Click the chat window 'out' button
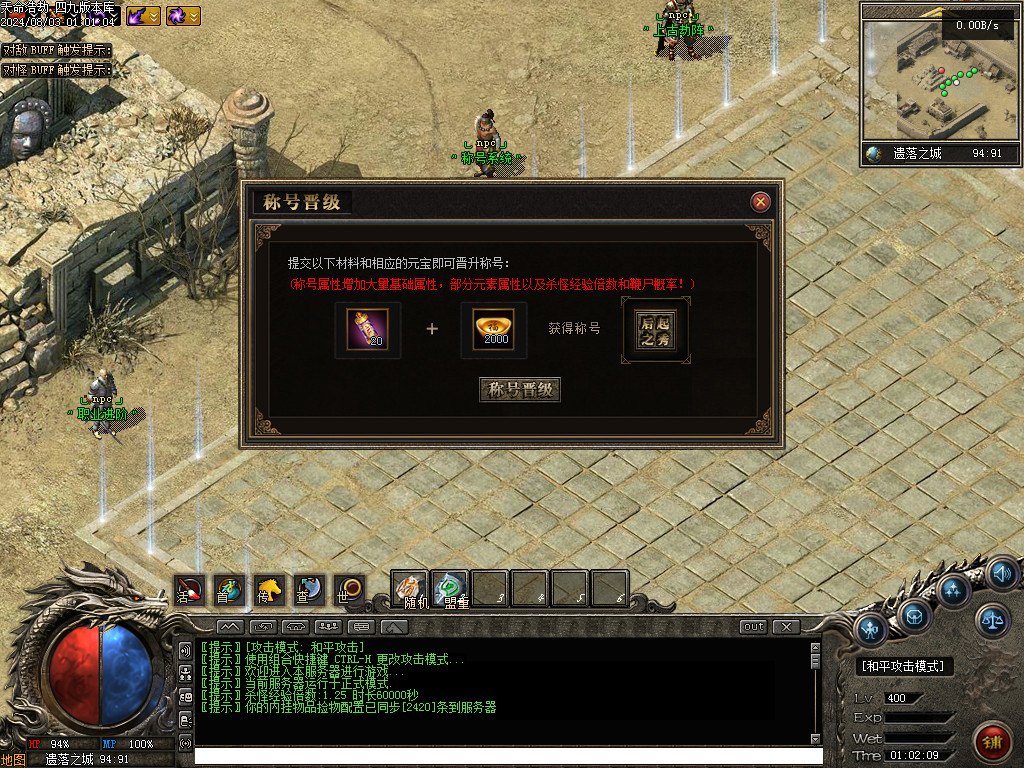The image size is (1024, 768). coord(753,627)
